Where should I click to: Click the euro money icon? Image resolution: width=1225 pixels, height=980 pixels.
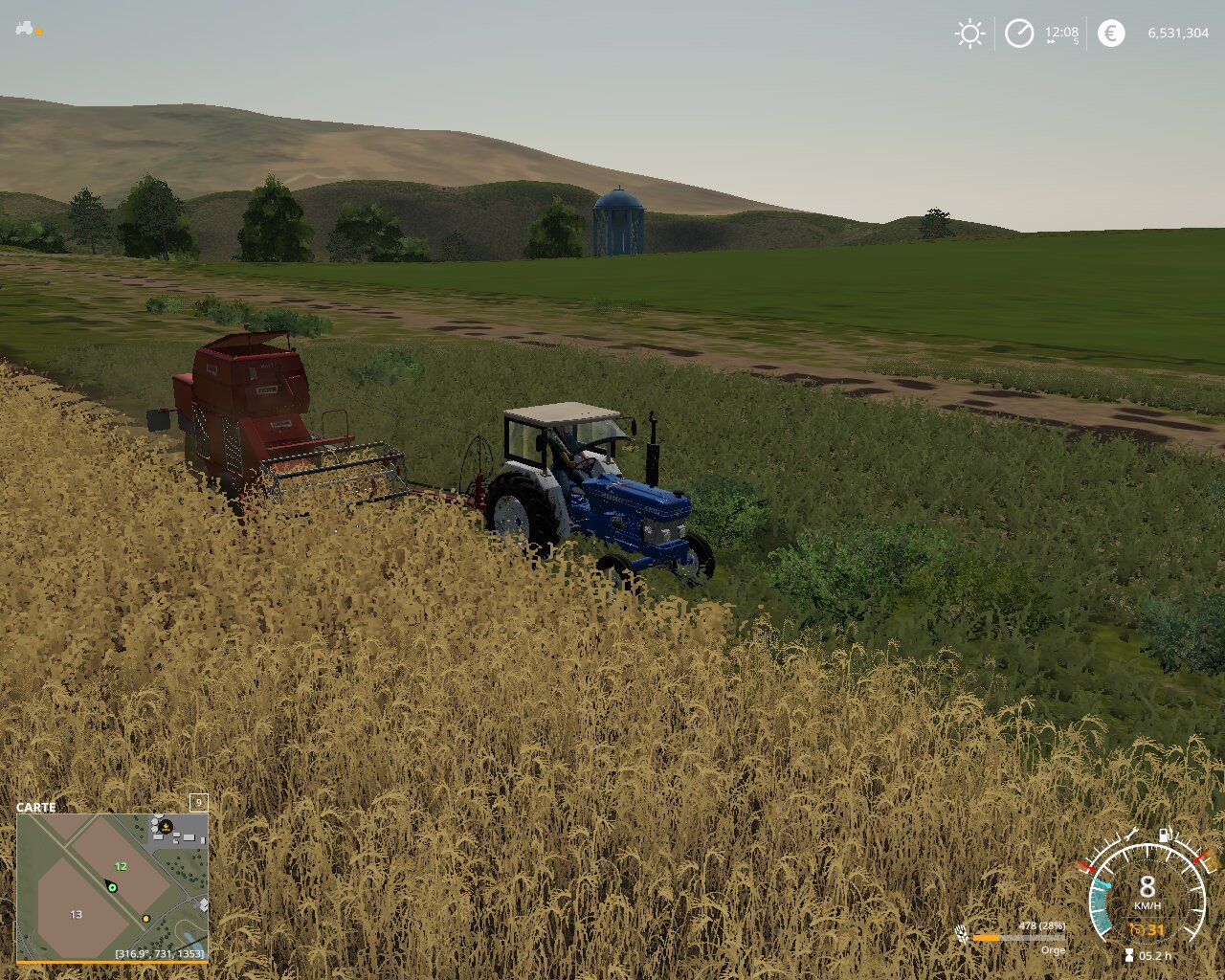[x=1111, y=33]
